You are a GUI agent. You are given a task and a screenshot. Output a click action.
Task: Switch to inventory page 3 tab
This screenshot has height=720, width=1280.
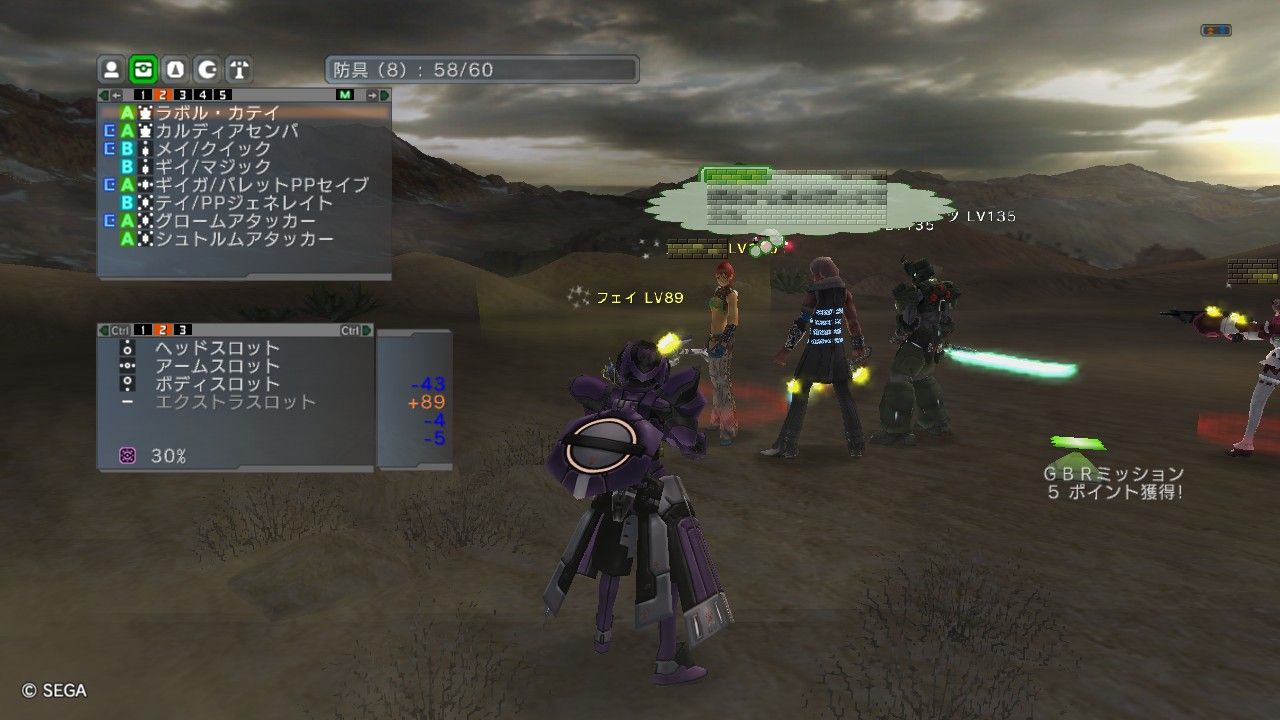tap(183, 95)
